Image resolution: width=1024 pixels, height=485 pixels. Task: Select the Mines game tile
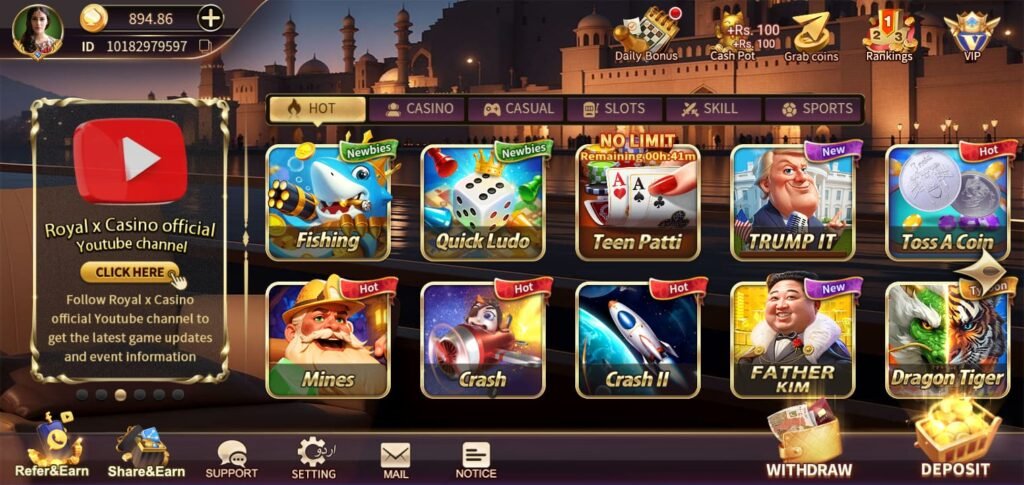point(328,340)
